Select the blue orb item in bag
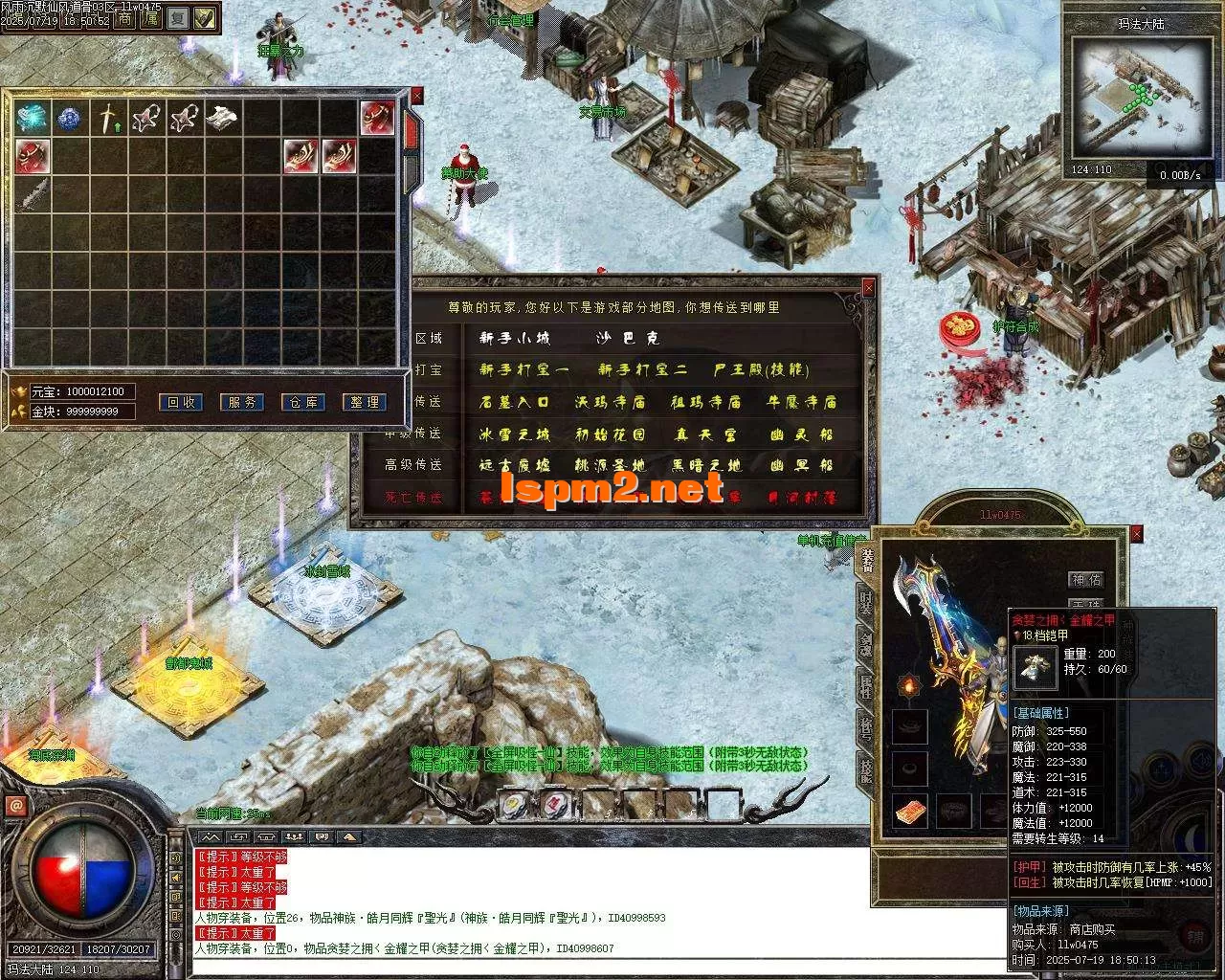 69,119
